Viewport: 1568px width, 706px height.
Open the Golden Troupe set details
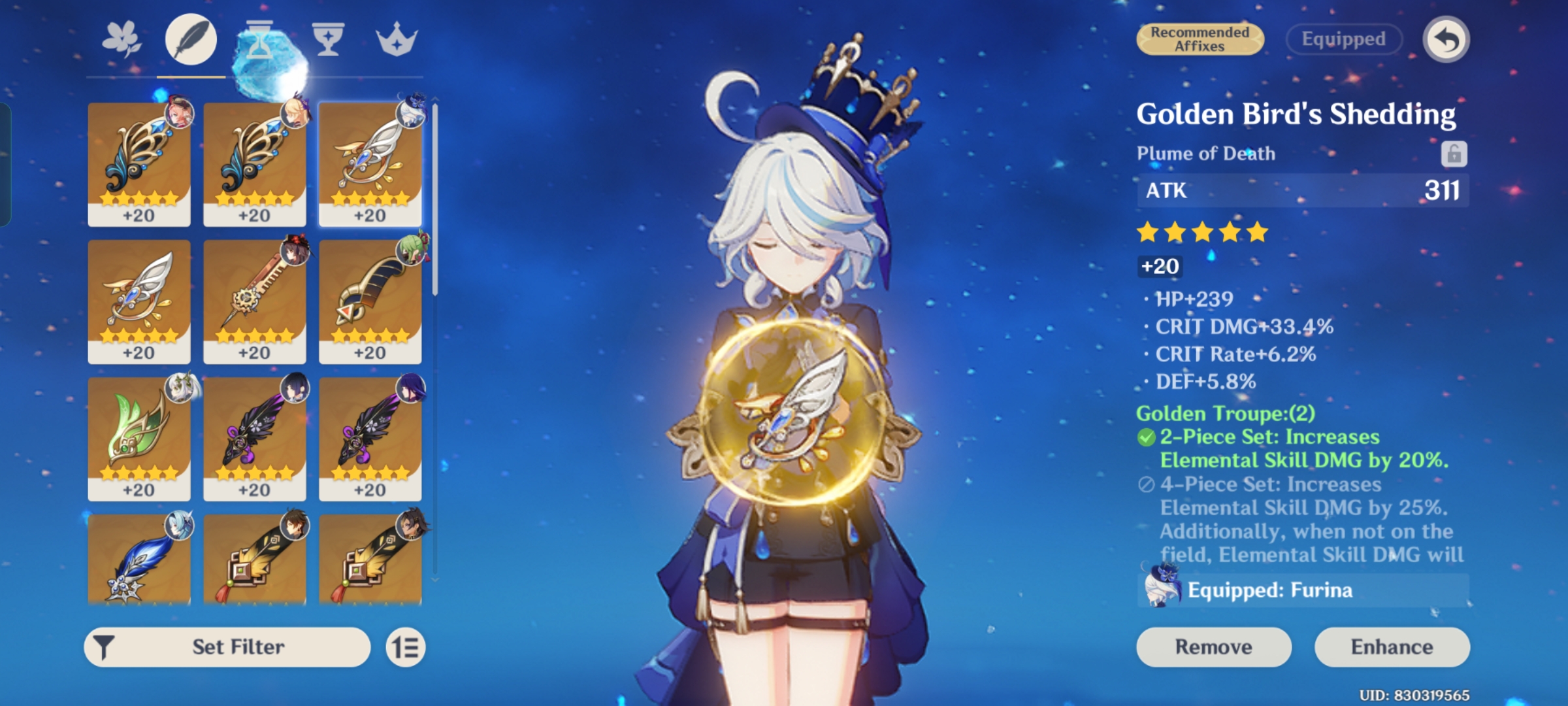1227,412
